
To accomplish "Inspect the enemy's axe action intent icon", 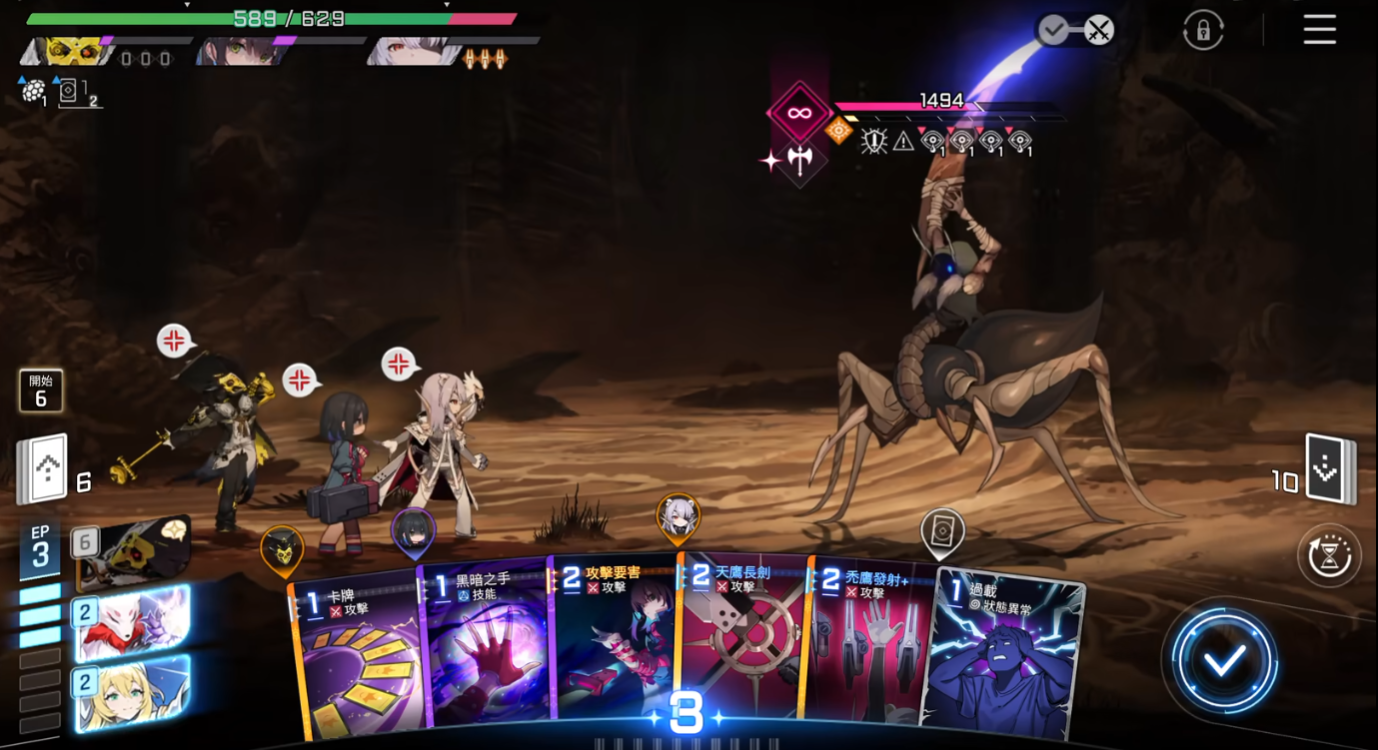I will 800,159.
